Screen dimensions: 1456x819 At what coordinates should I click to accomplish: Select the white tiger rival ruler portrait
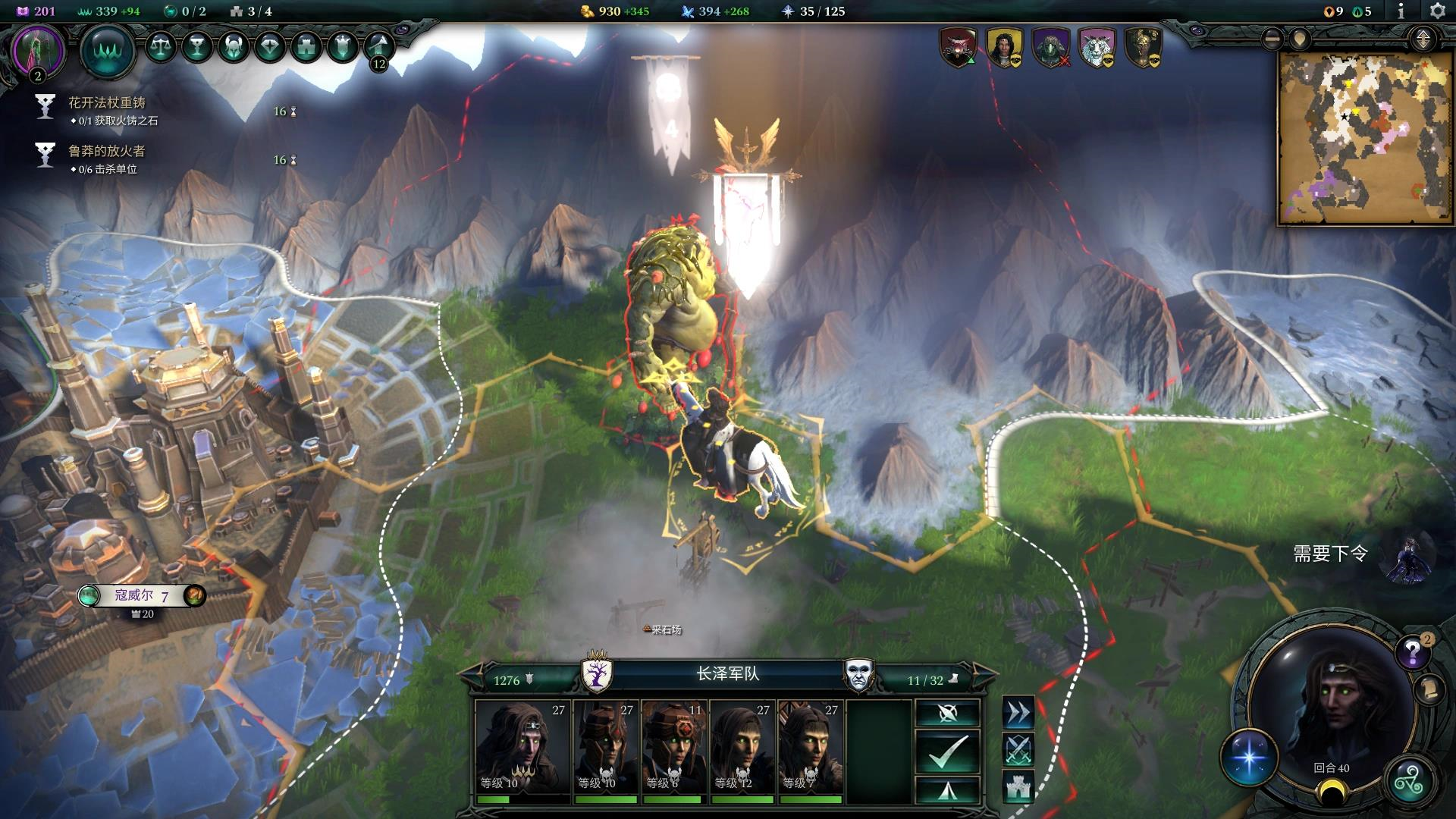(x=1097, y=47)
